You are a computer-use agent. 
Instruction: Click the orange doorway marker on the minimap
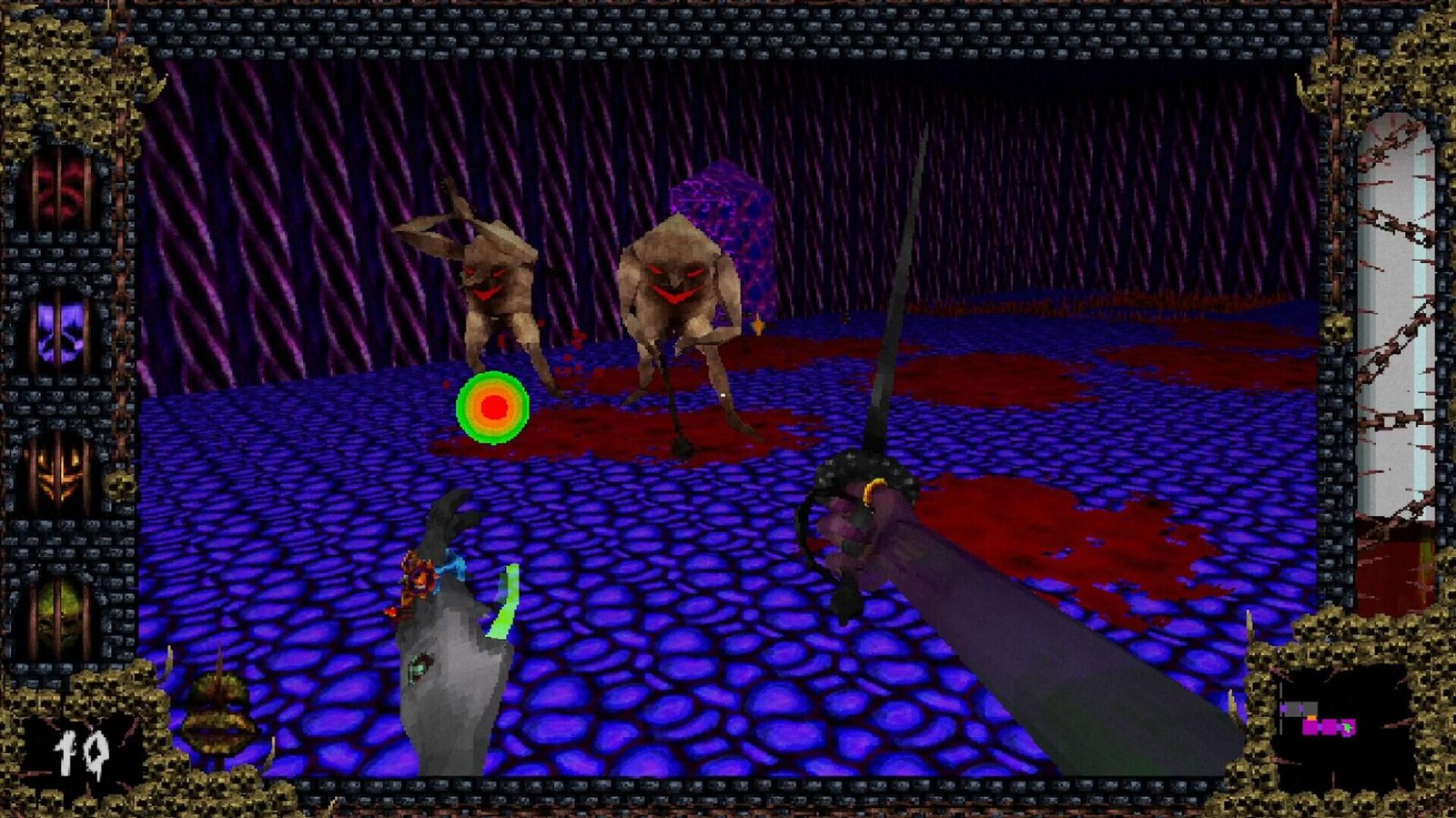(x=1311, y=718)
